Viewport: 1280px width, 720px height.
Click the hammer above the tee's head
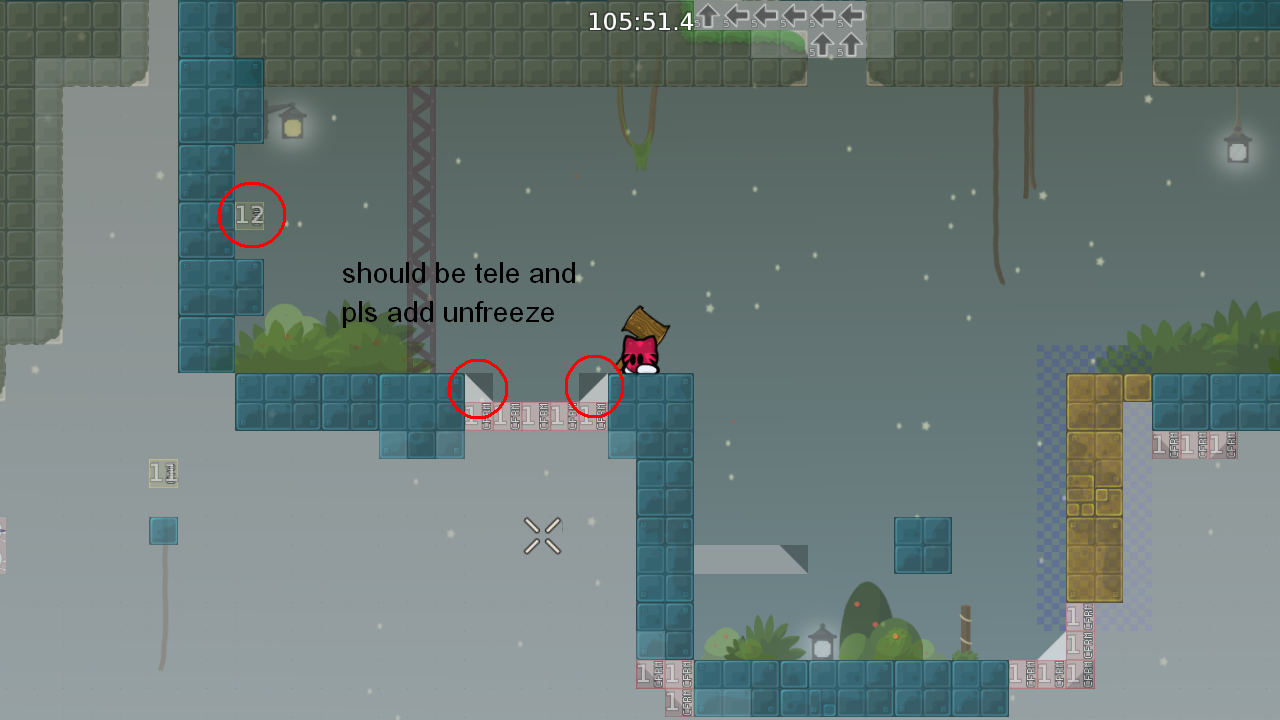(645, 325)
